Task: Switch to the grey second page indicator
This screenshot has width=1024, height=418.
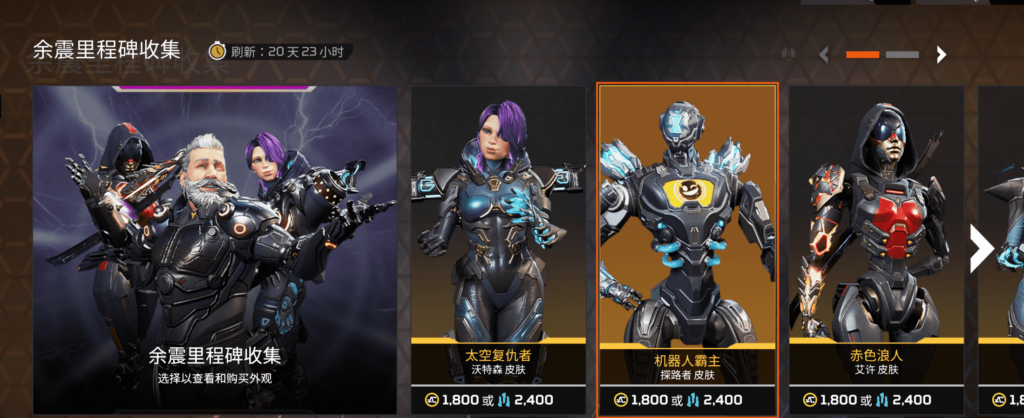Action: [x=902, y=55]
